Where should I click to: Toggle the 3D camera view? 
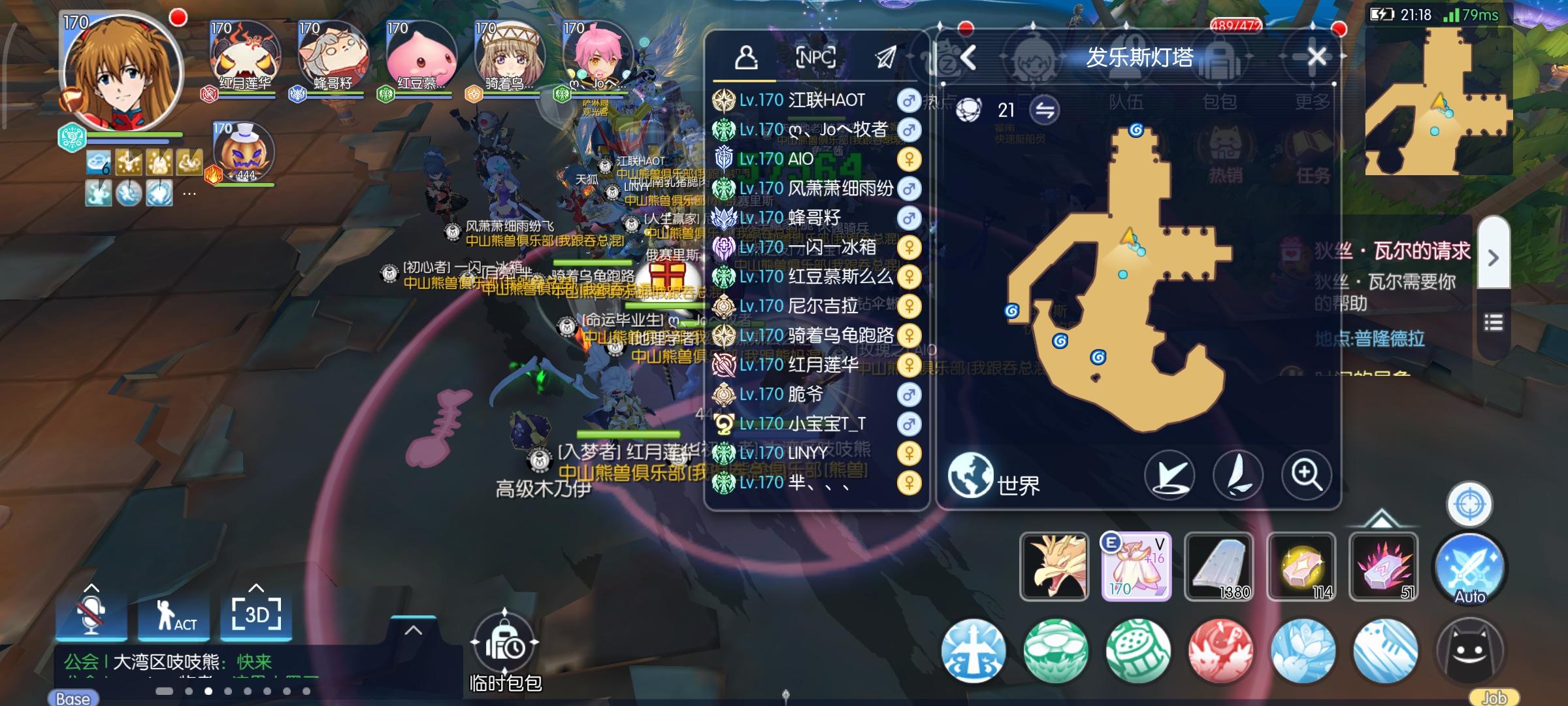coord(256,617)
